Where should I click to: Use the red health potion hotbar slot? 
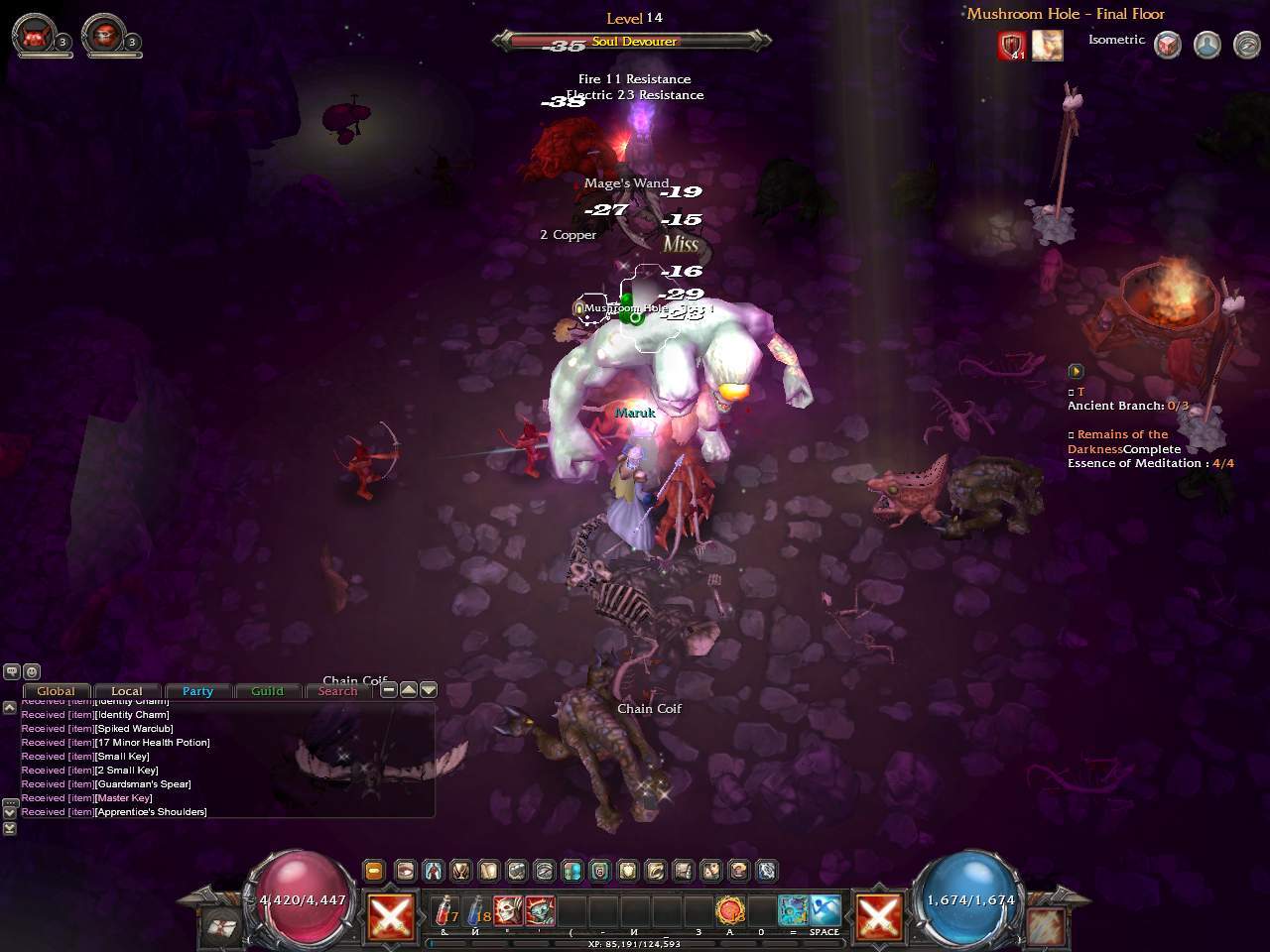[446, 910]
